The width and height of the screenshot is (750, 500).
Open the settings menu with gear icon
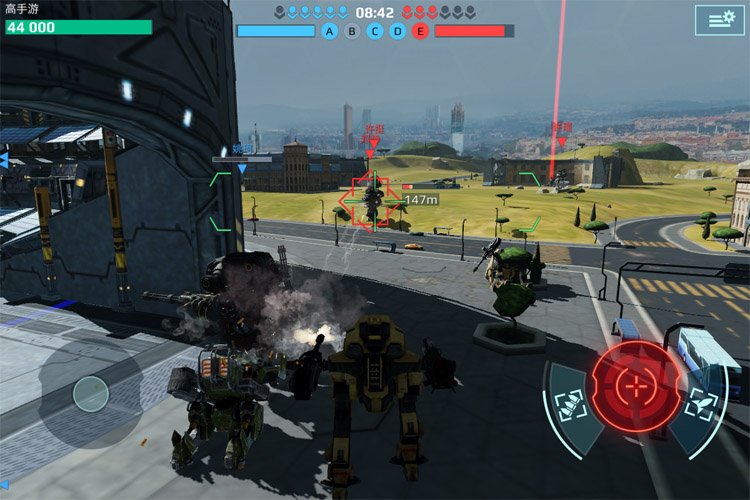[x=721, y=20]
